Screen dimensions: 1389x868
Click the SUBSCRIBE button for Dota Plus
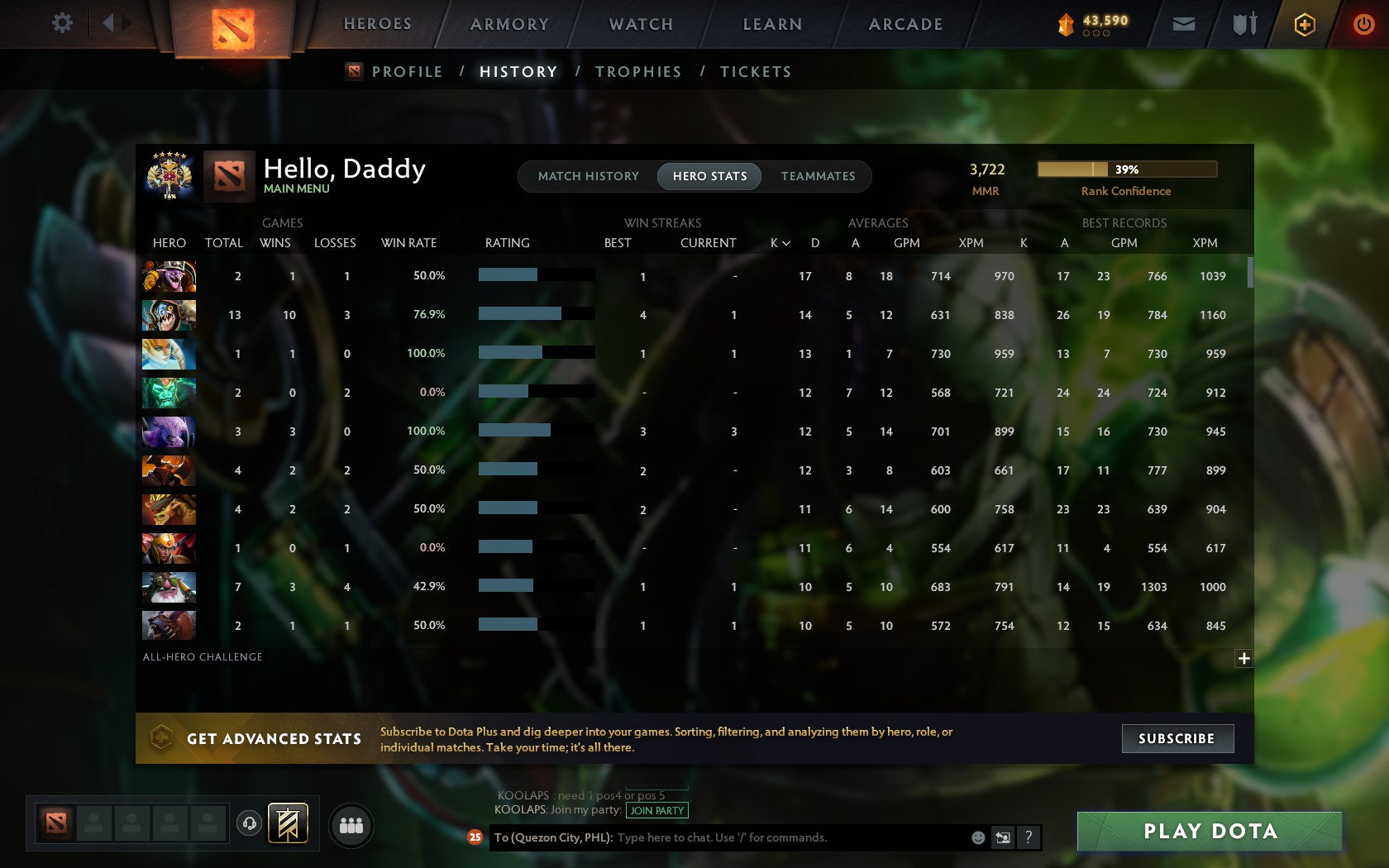pyautogui.click(x=1177, y=738)
